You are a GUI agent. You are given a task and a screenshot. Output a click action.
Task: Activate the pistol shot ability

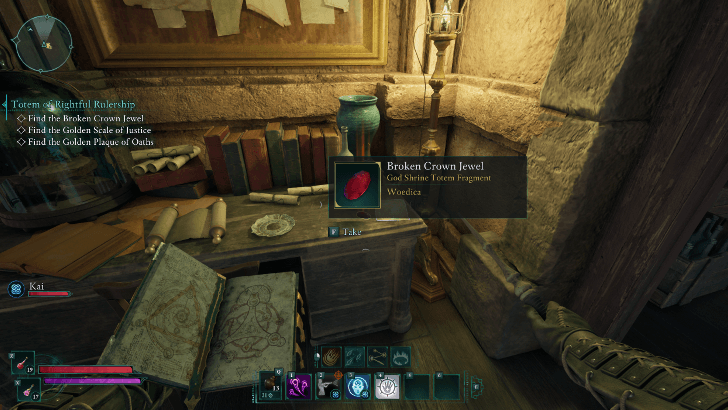[x=329, y=386]
